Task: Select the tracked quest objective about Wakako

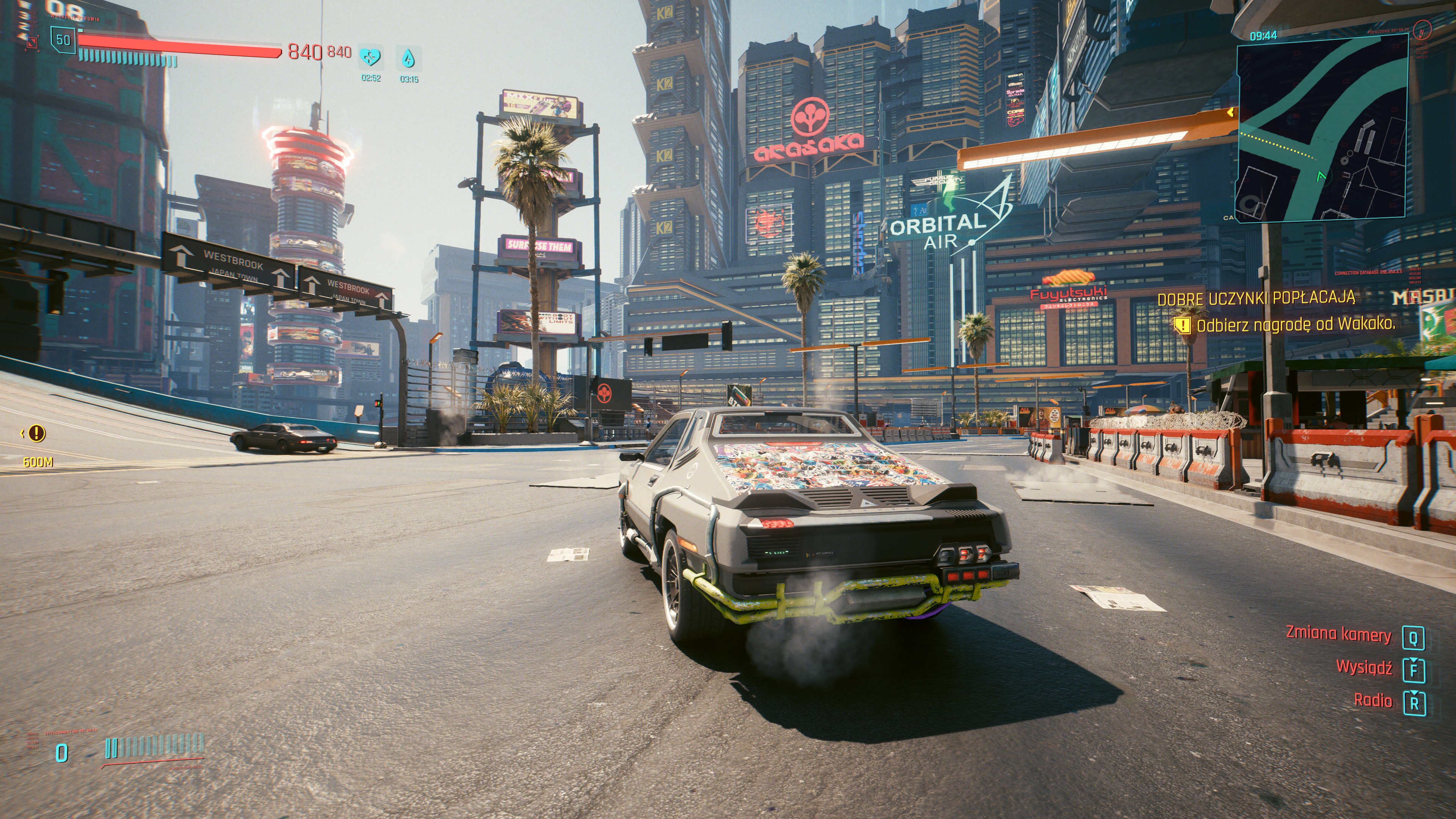Action: point(1294,325)
